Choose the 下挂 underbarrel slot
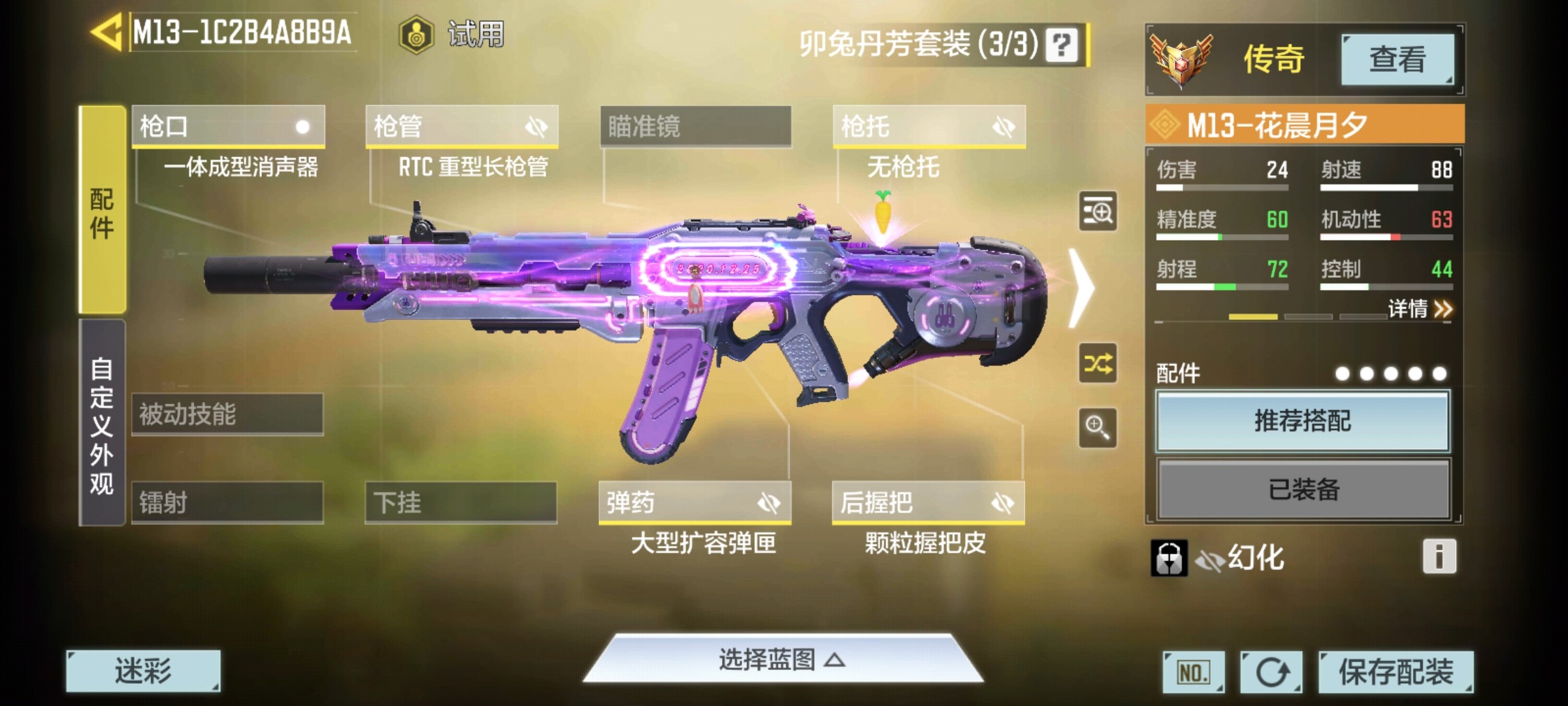 [461, 503]
